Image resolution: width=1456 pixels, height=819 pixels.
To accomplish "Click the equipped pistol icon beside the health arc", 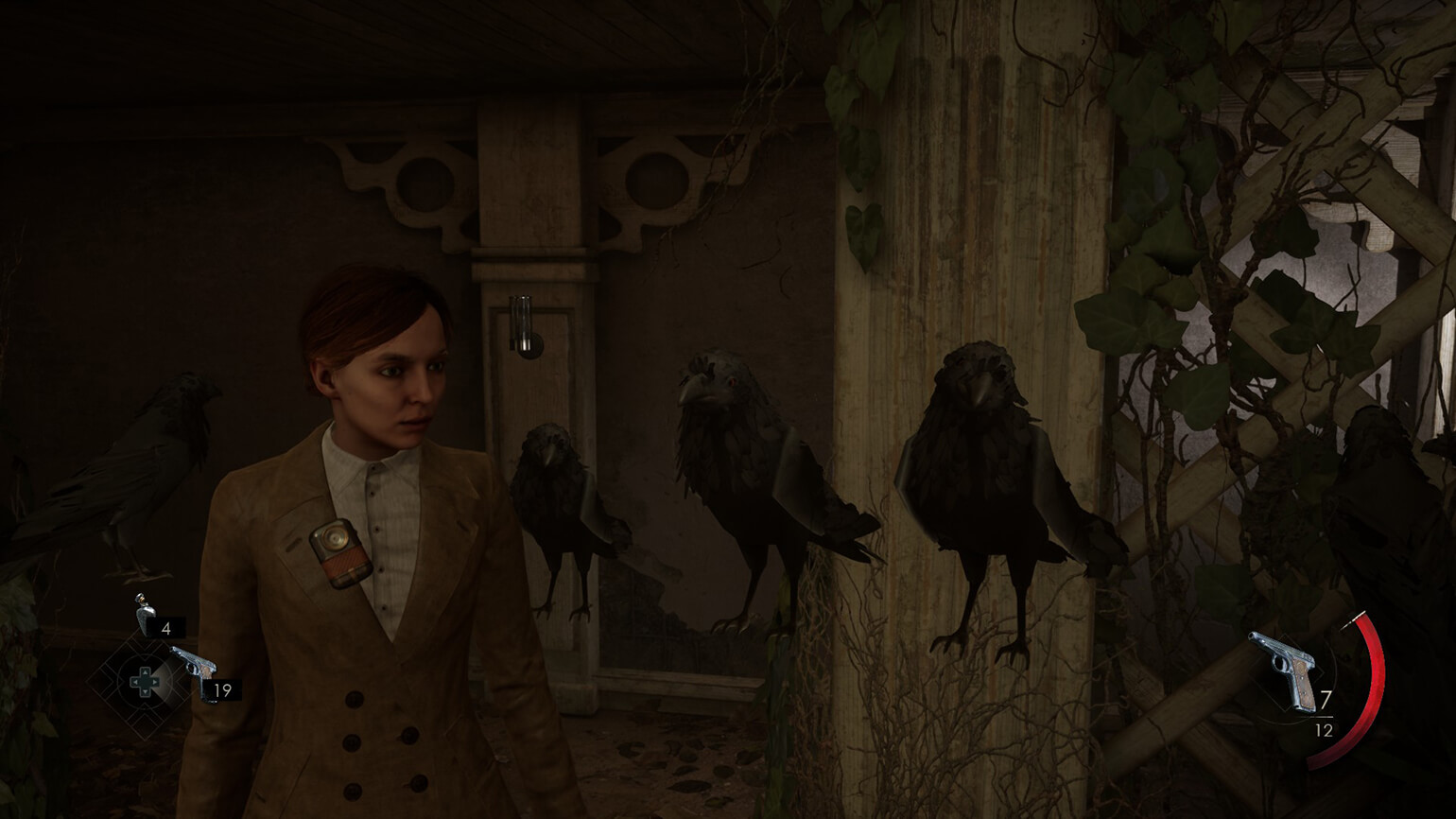I will point(1286,668).
